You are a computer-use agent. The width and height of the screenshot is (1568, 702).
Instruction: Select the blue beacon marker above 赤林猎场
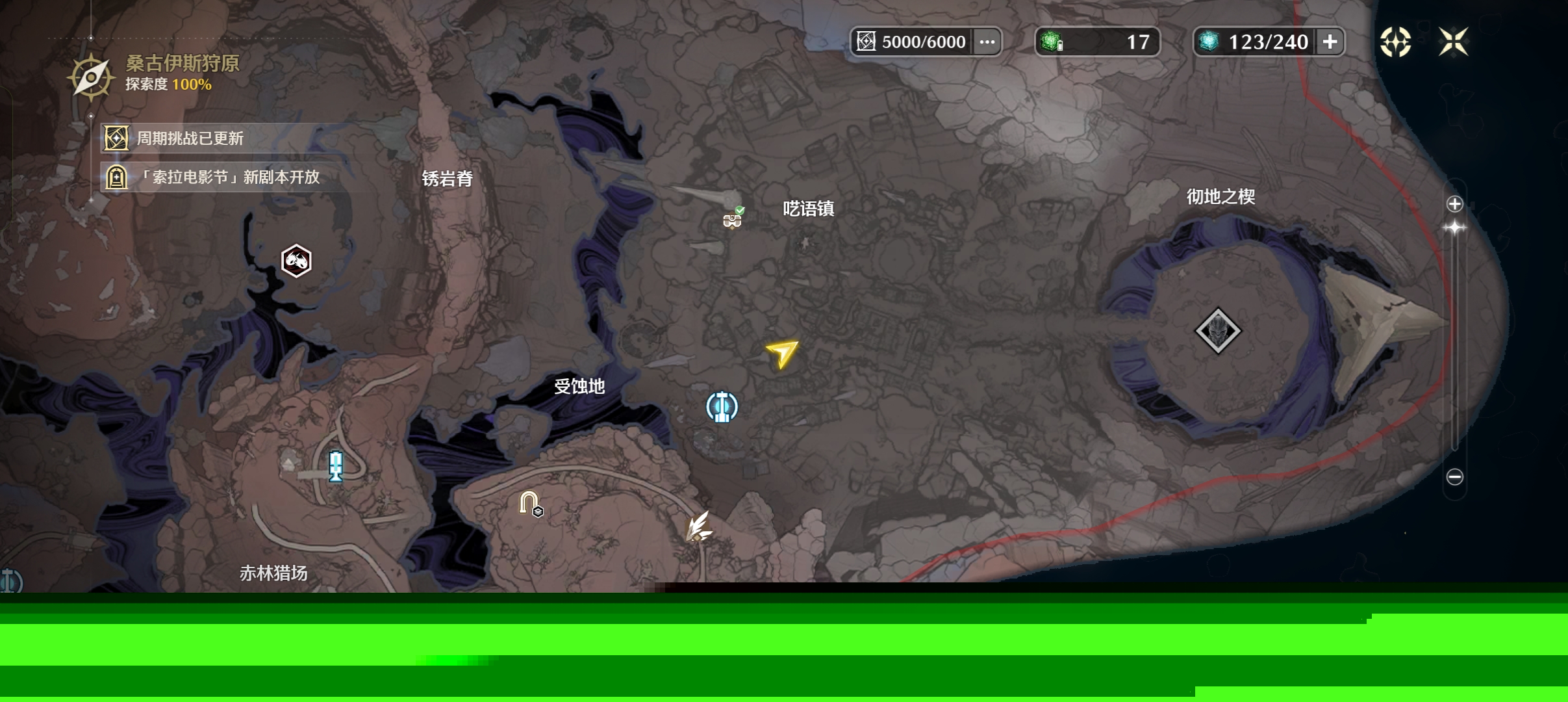tap(335, 466)
